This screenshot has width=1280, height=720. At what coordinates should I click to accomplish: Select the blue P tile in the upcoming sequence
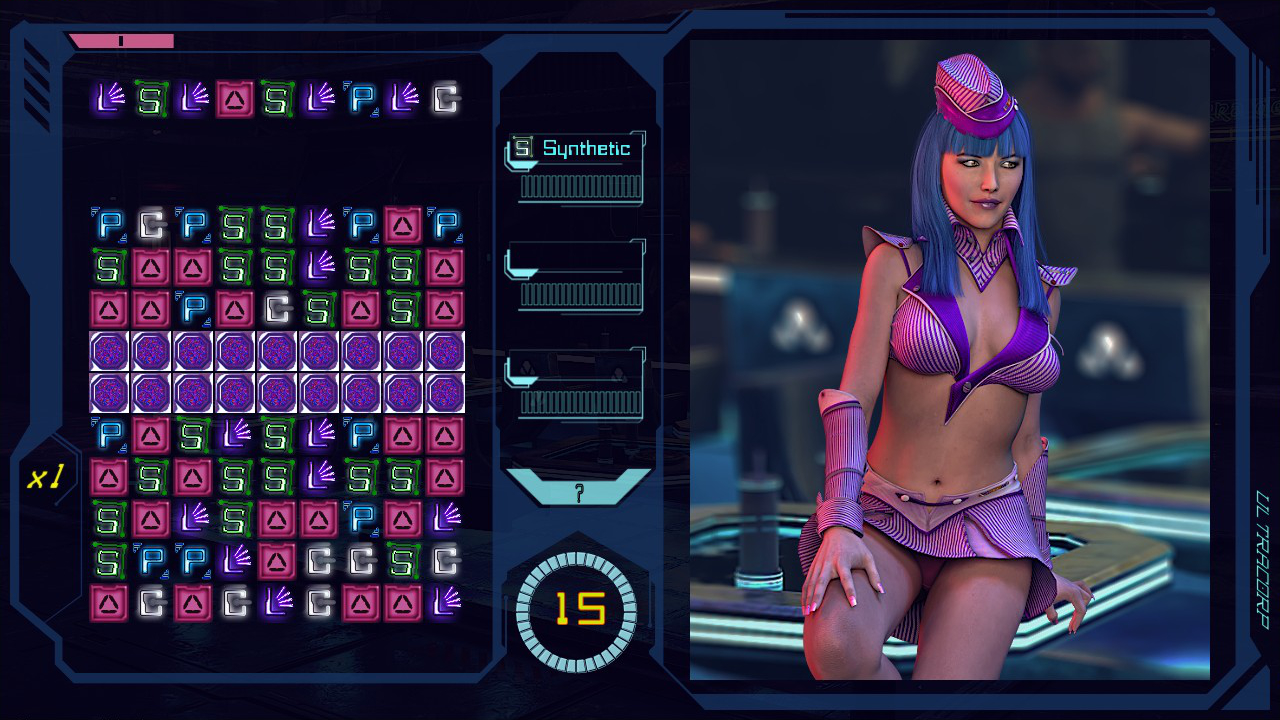[361, 99]
